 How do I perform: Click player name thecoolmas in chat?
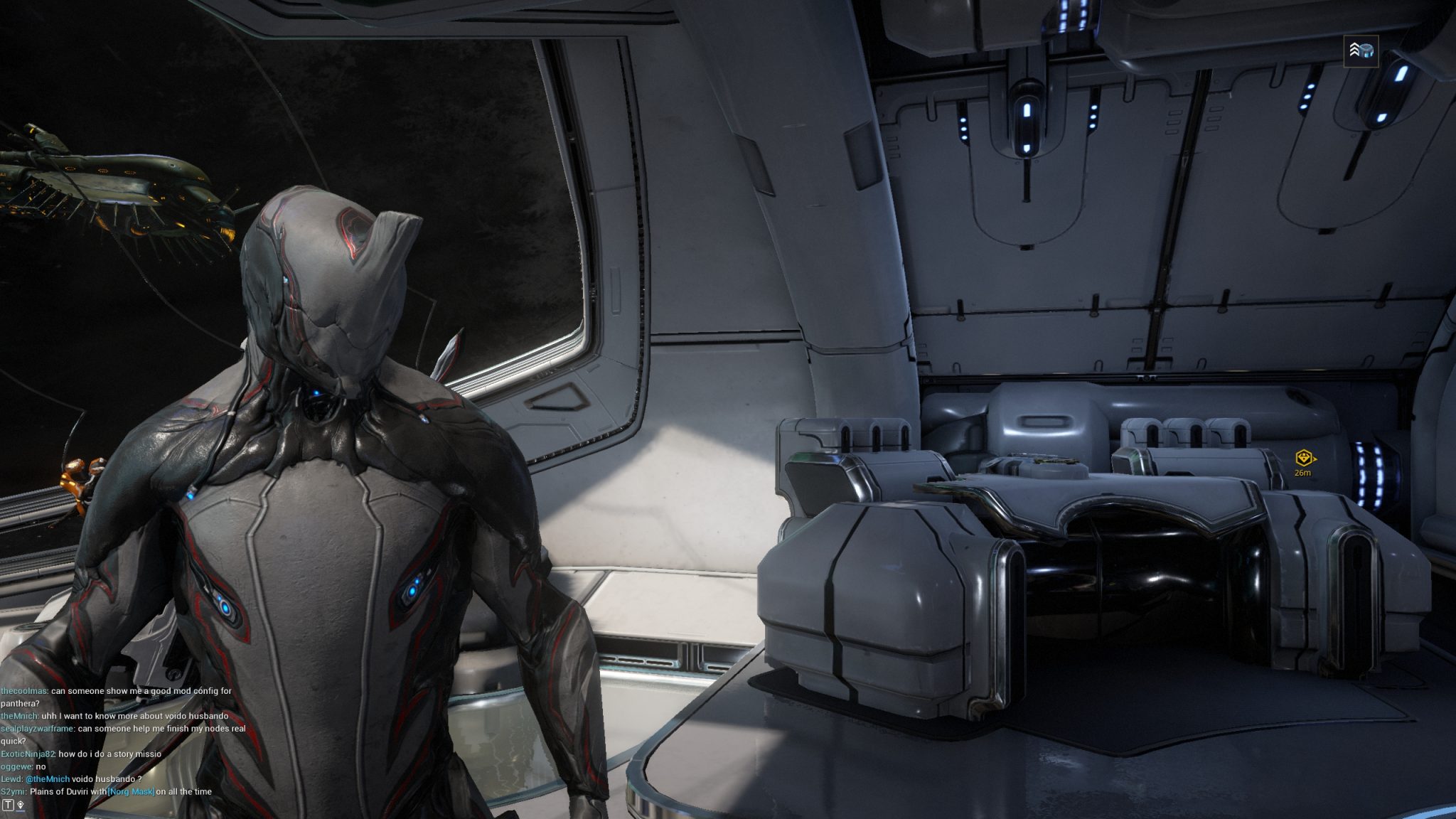tap(23, 690)
